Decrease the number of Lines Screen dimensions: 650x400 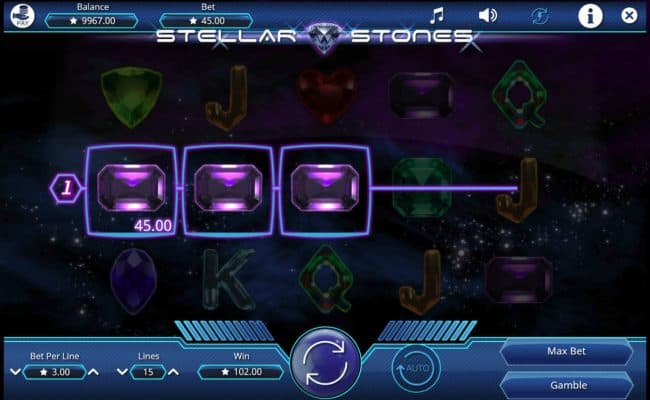121,372
